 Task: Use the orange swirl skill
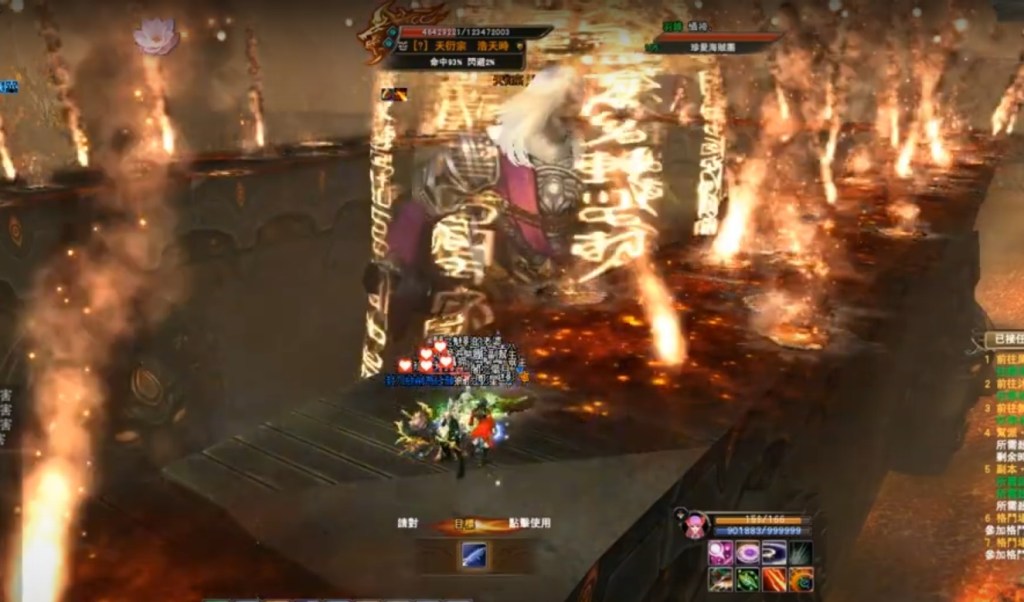pyautogui.click(x=800, y=579)
